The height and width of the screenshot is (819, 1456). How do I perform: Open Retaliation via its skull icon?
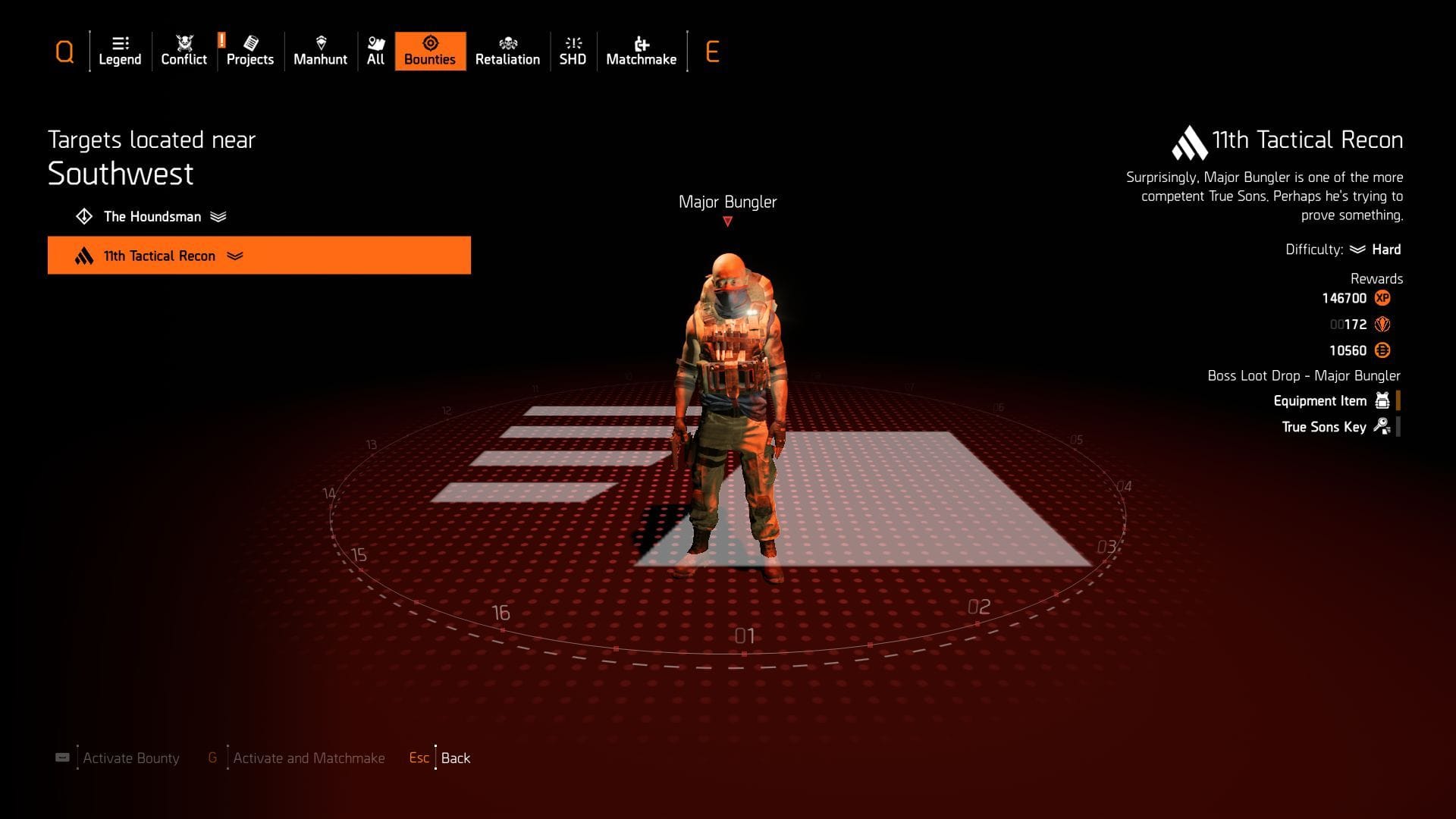(507, 43)
